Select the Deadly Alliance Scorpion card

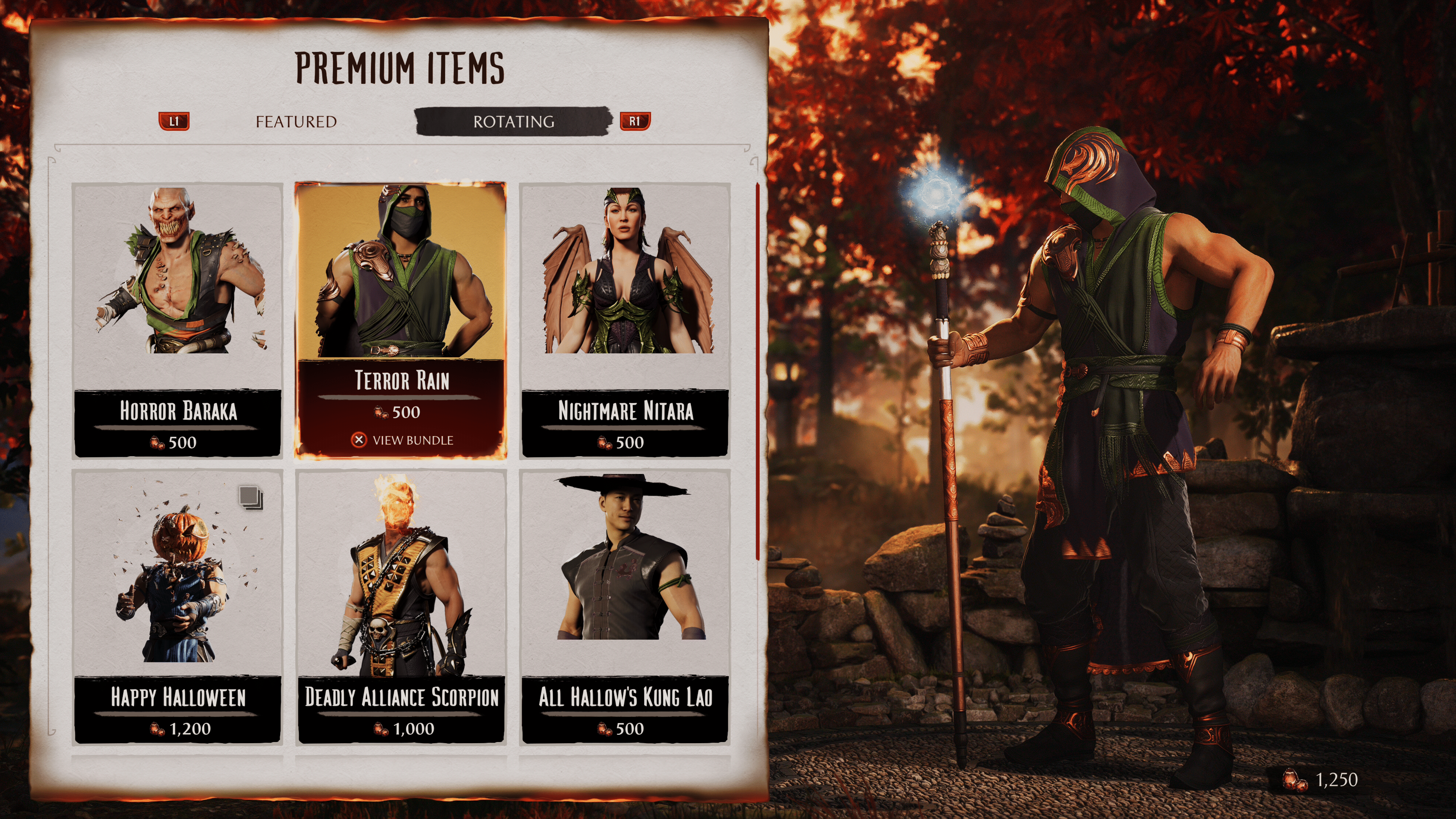[x=401, y=606]
